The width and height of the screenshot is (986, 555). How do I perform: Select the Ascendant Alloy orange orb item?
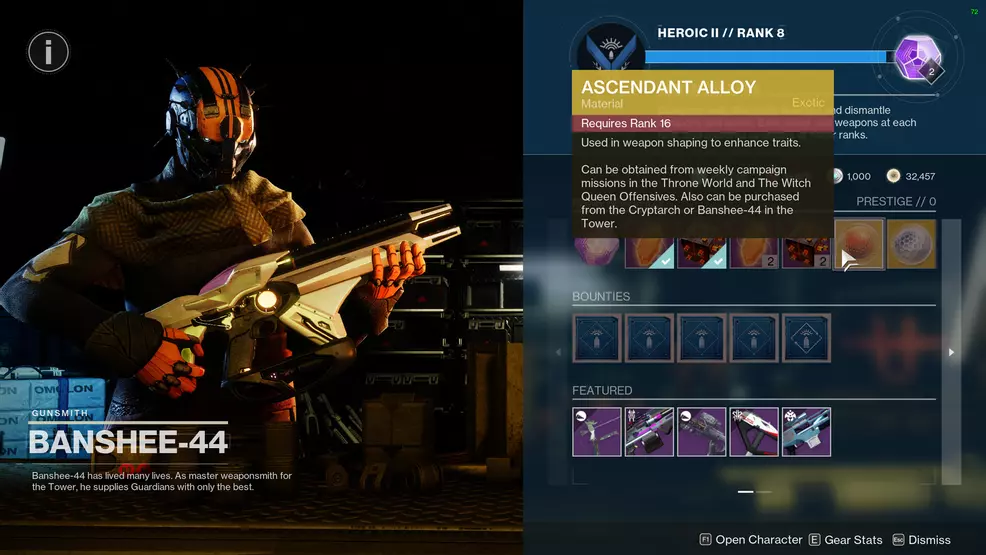point(859,245)
